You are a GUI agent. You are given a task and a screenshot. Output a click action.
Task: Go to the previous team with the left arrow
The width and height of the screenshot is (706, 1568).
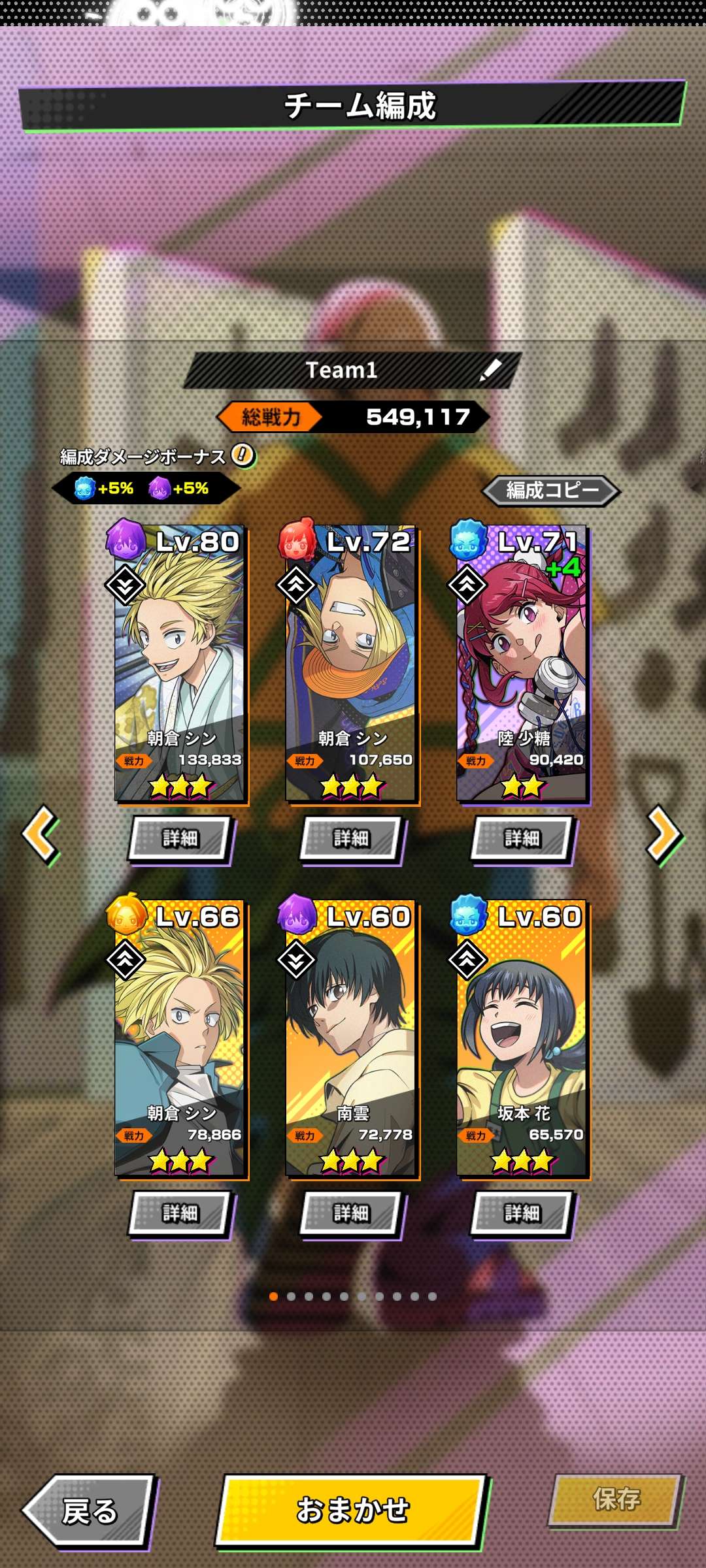pos(41,834)
